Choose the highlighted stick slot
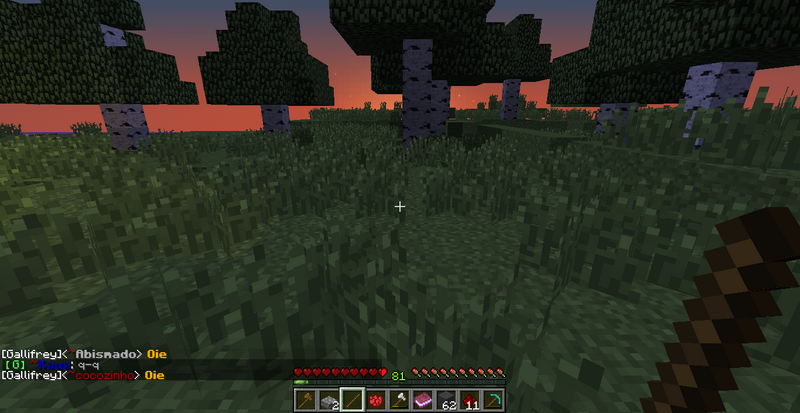The height and width of the screenshot is (413, 800). point(351,399)
